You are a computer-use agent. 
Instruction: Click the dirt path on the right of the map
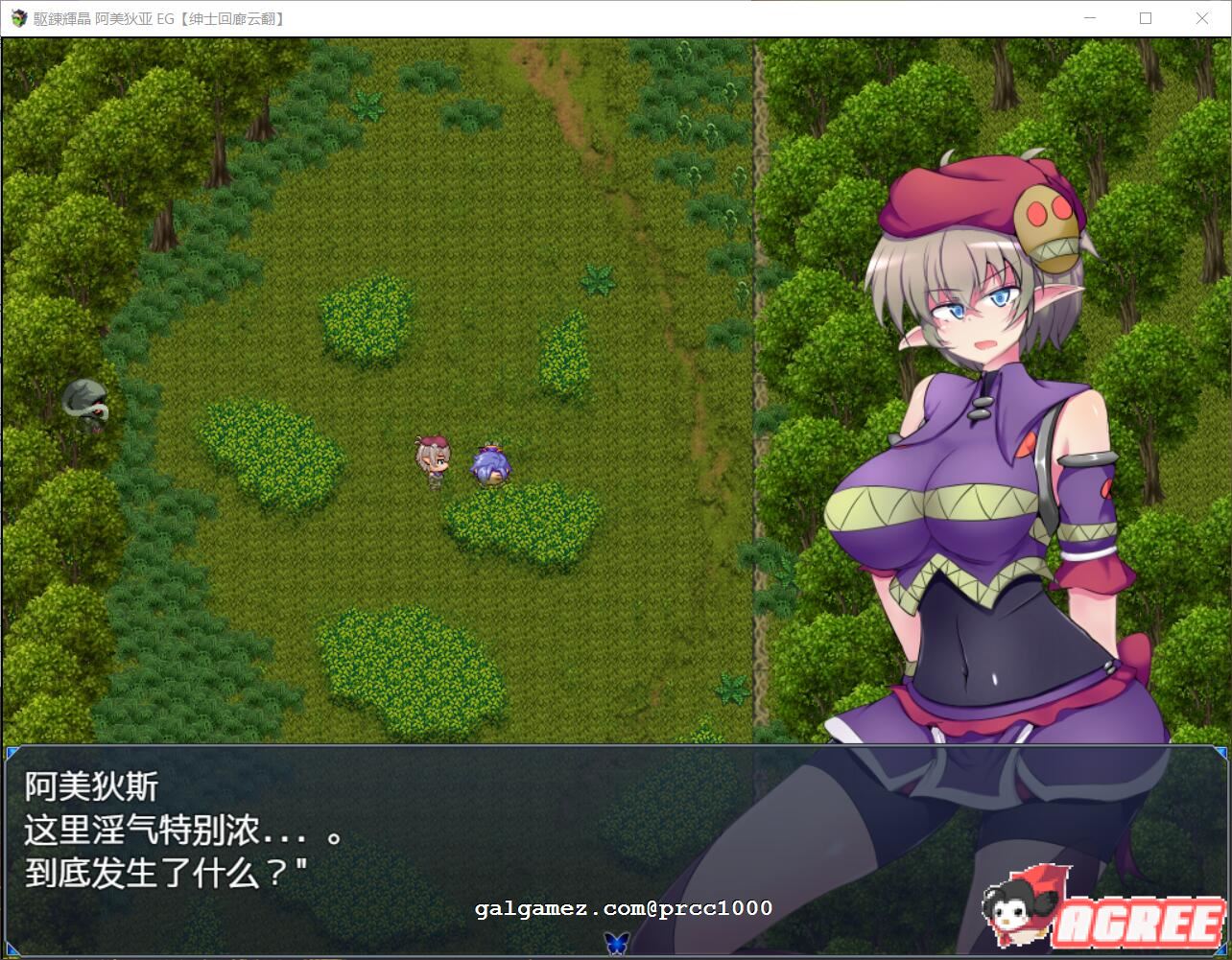click(x=758, y=384)
